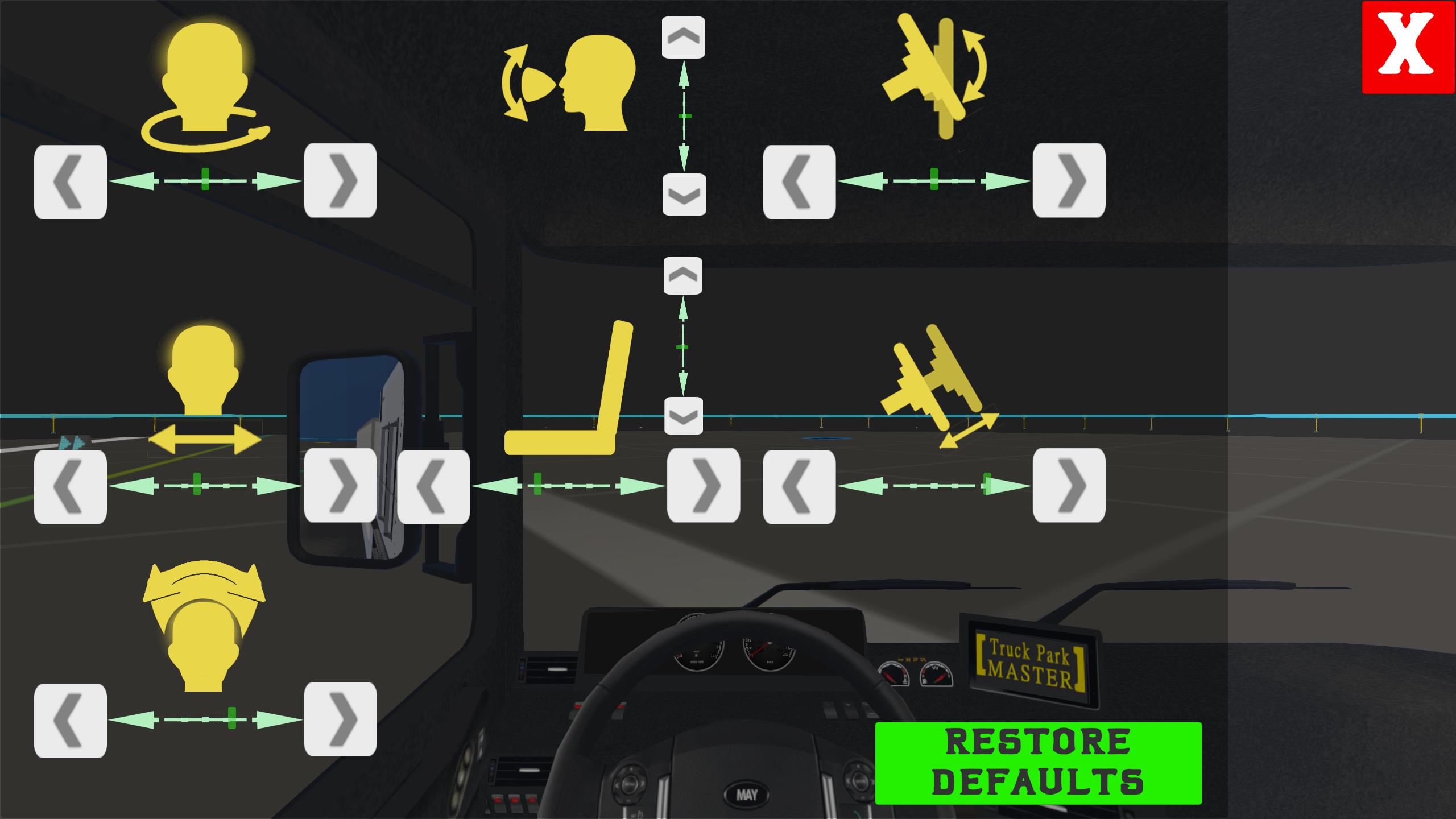1456x819 pixels.
Task: Click the down arrow for head tilt
Action: 683,193
